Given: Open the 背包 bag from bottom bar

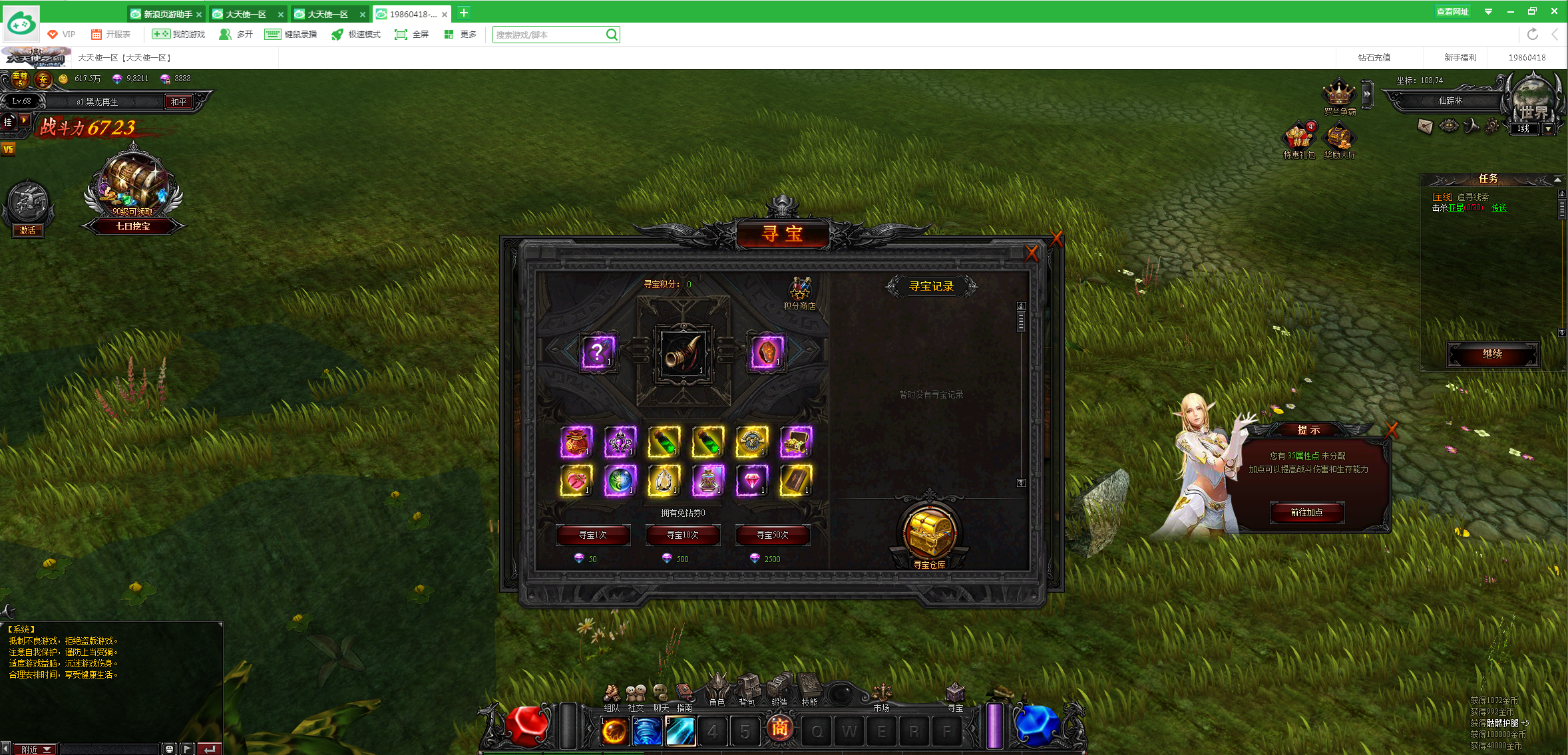Looking at the screenshot, I should click(x=748, y=688).
